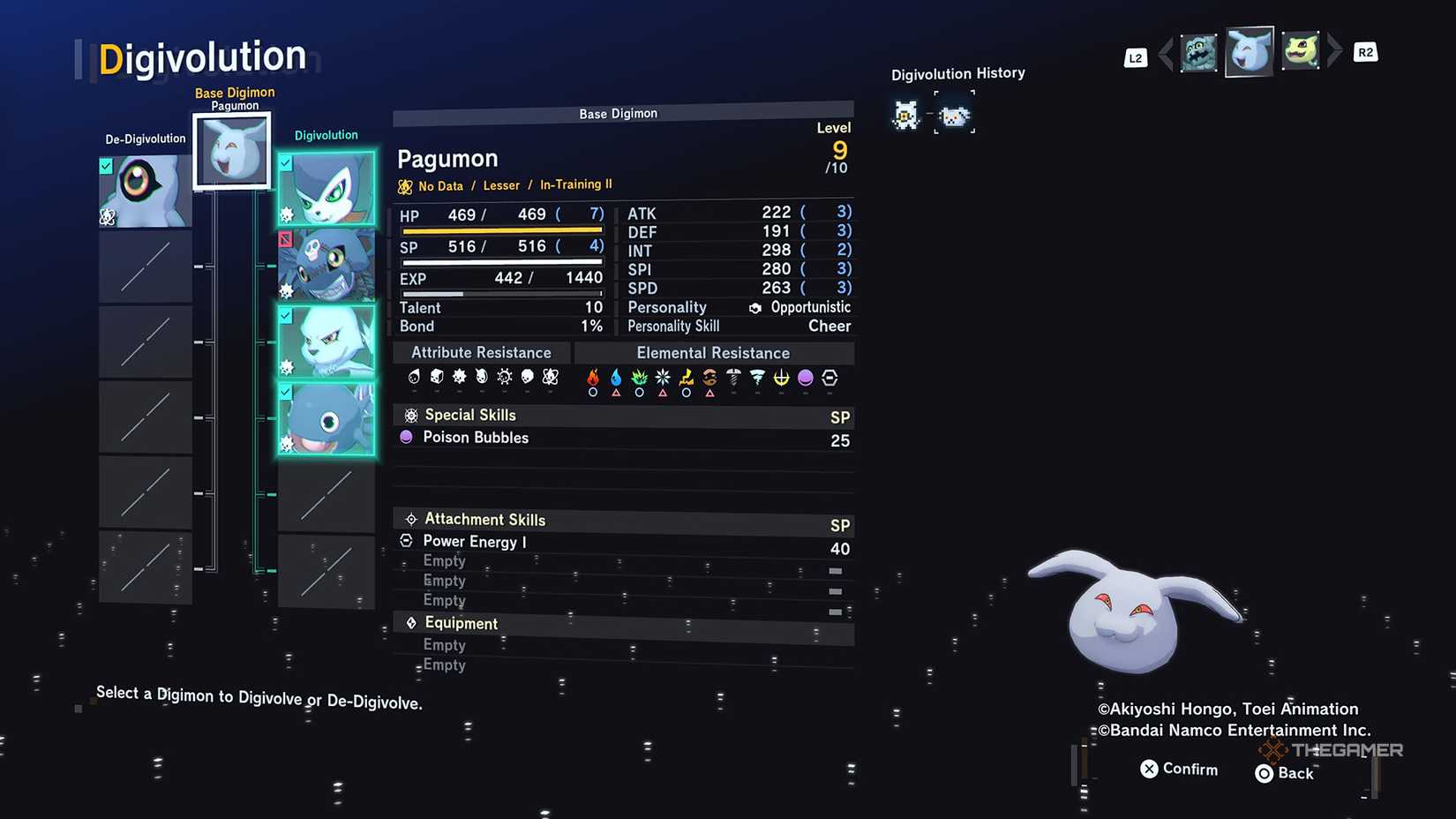Click the Equipment section diamond icon
Viewport: 1456px width, 819px height.
click(x=411, y=623)
